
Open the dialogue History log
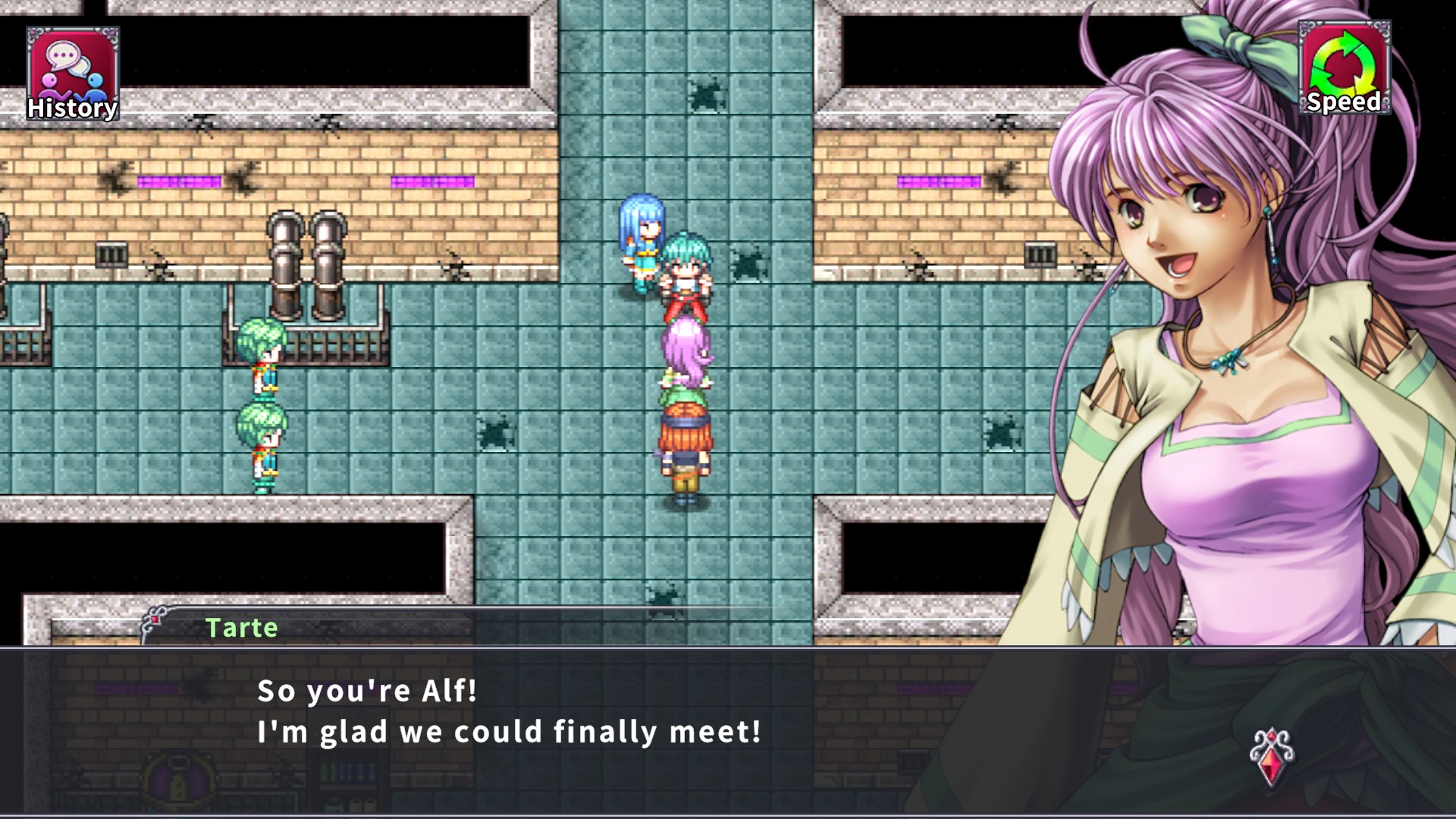[x=73, y=74]
